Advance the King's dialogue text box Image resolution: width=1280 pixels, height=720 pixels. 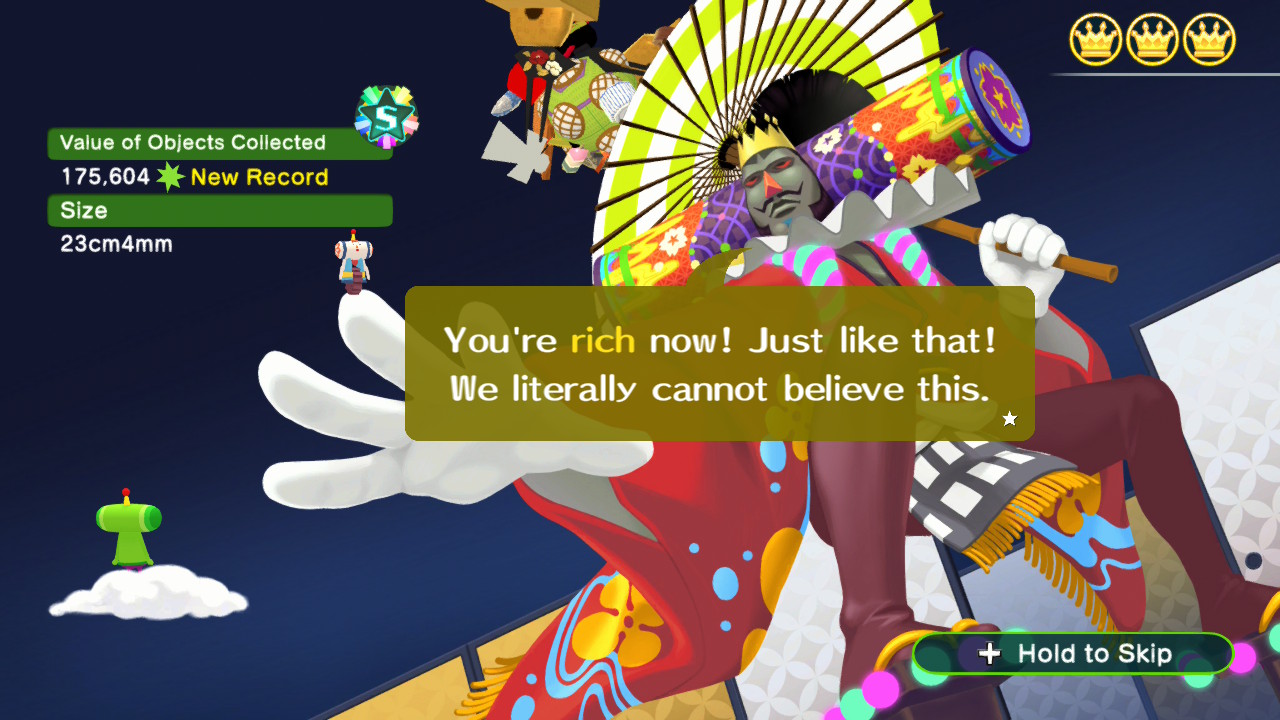click(x=719, y=364)
